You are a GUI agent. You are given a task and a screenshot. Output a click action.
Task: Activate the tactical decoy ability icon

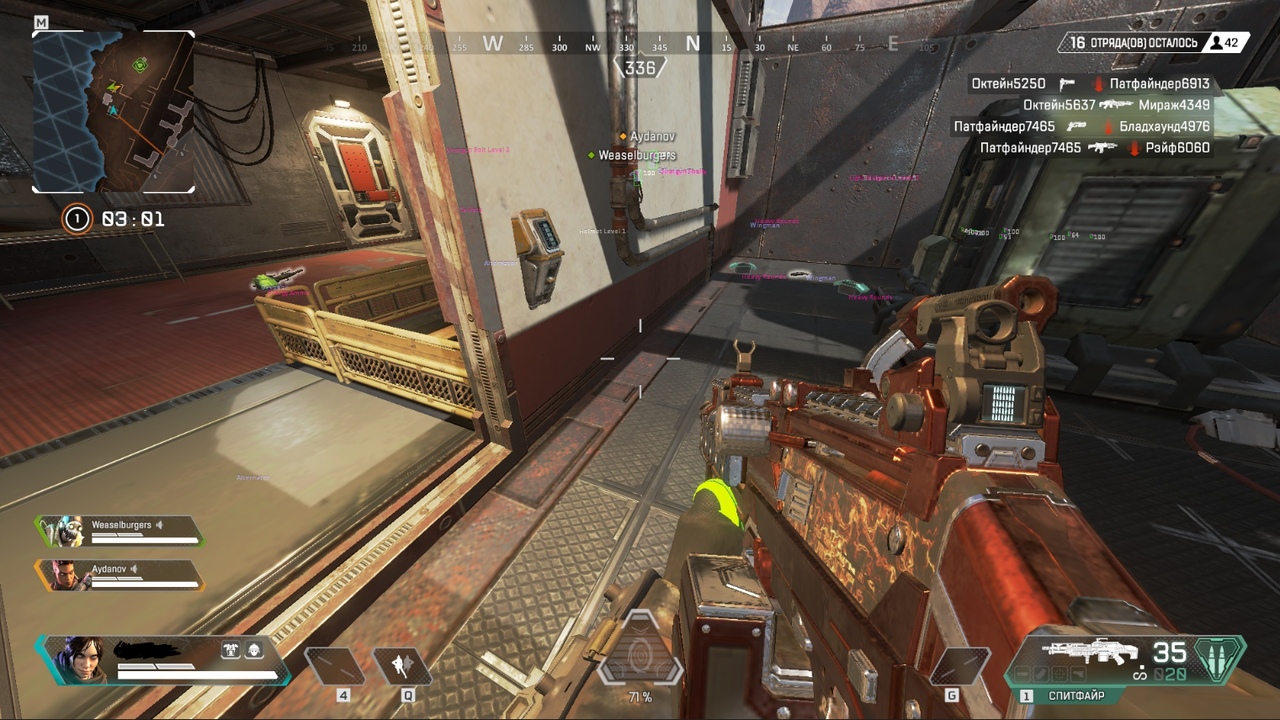click(401, 667)
